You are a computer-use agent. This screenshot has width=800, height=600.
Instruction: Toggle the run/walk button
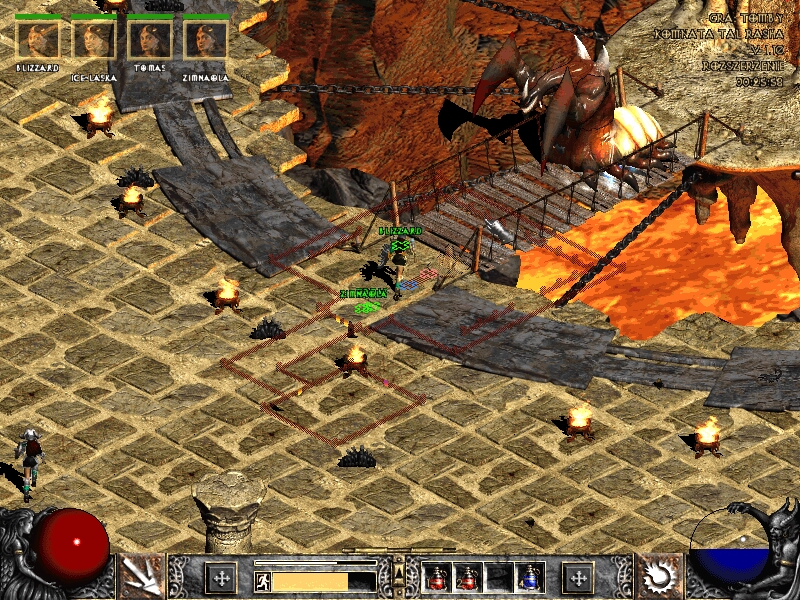(x=262, y=581)
